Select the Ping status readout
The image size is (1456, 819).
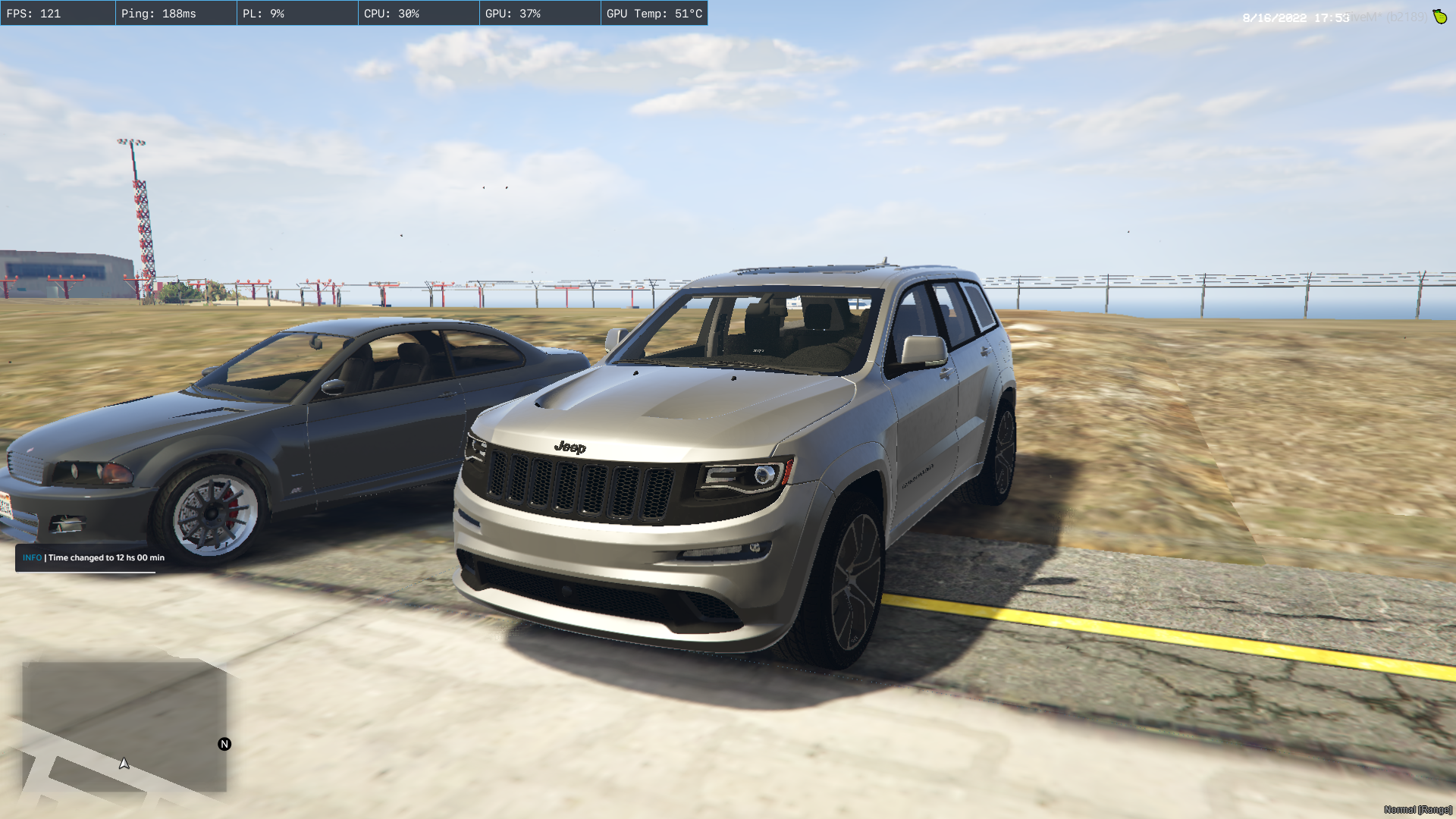[175, 13]
